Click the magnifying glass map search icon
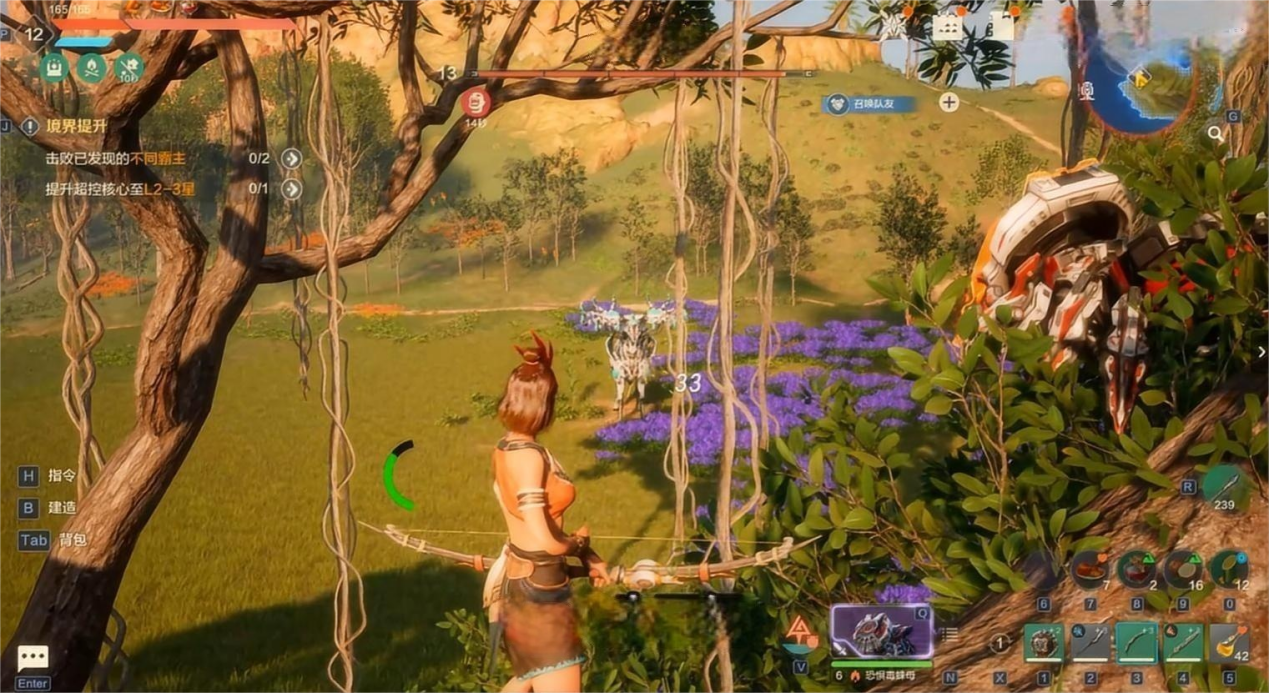Viewport: 1269px width, 693px height. (x=1215, y=133)
